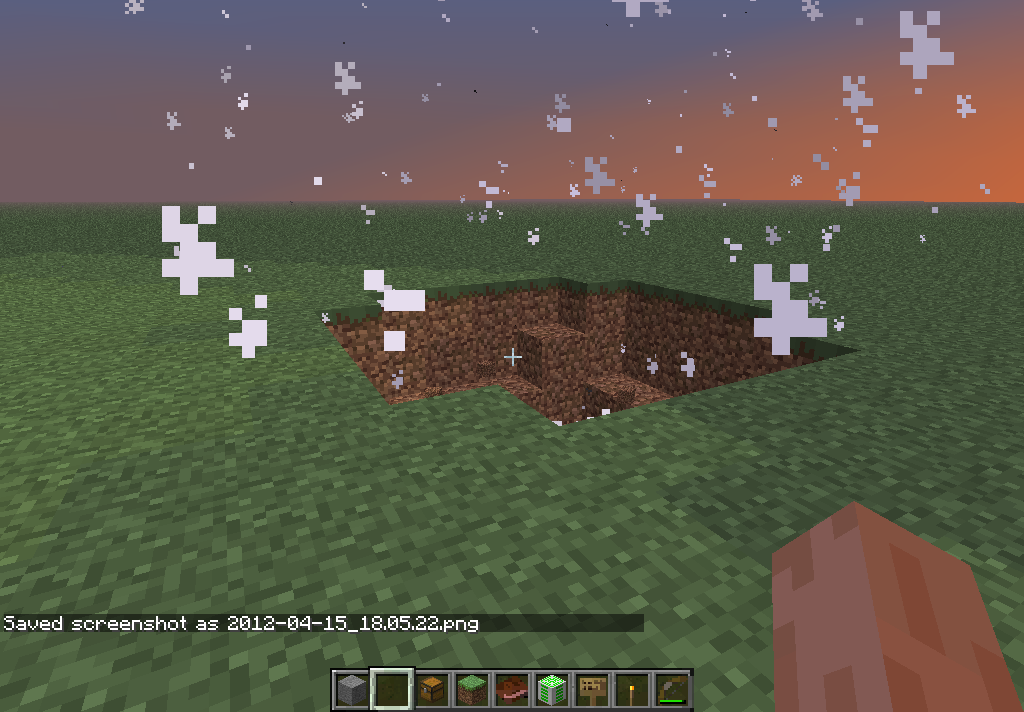Choose the wooden sign hotbar slot

(x=592, y=690)
